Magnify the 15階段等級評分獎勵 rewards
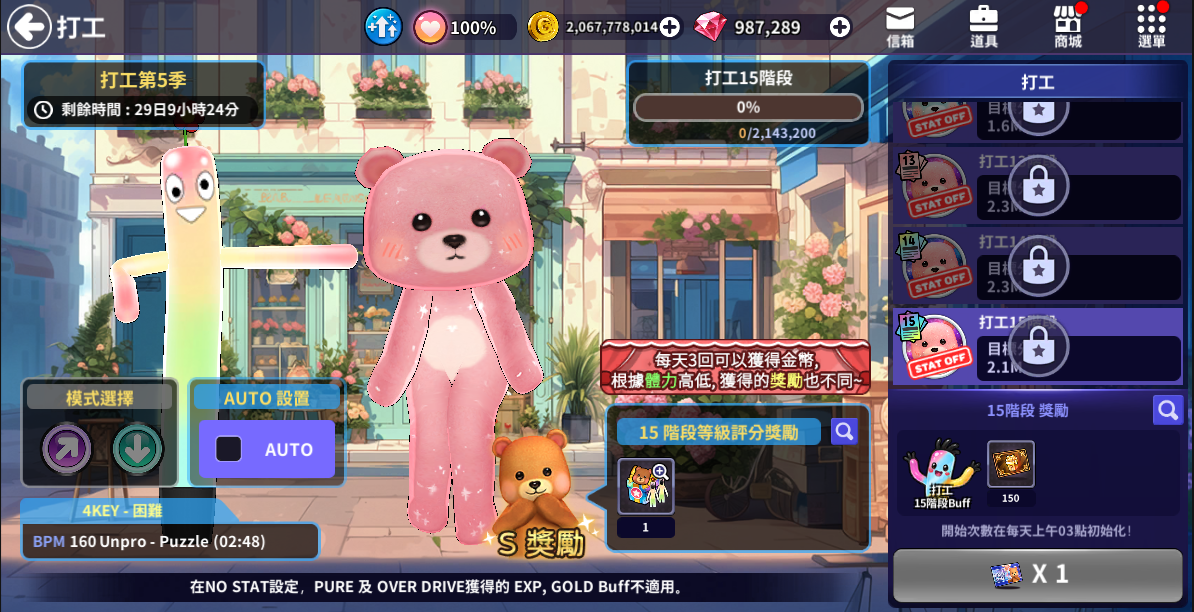 click(x=844, y=431)
